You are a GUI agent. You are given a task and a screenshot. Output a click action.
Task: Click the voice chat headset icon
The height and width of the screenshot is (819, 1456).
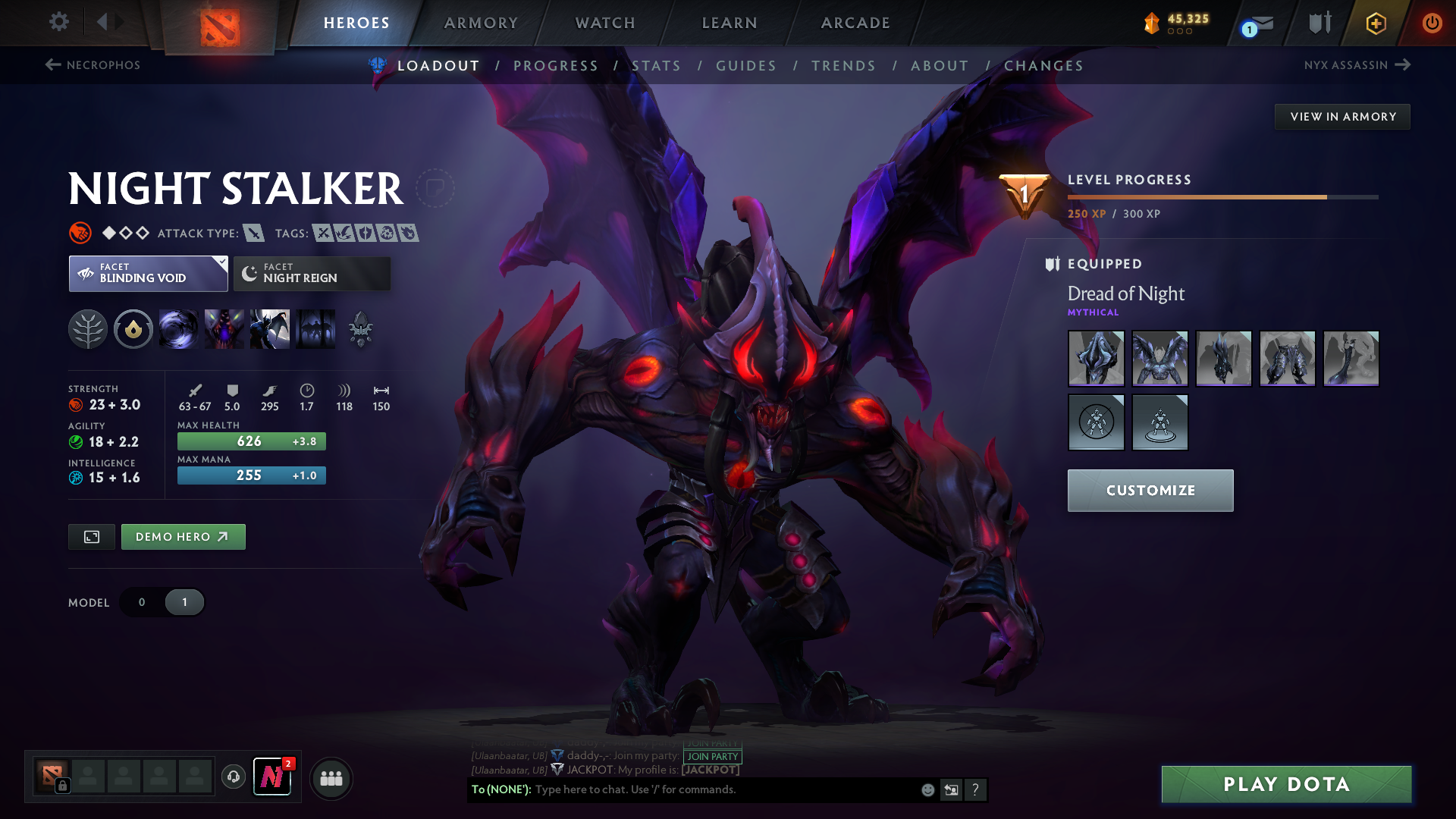pyautogui.click(x=233, y=777)
